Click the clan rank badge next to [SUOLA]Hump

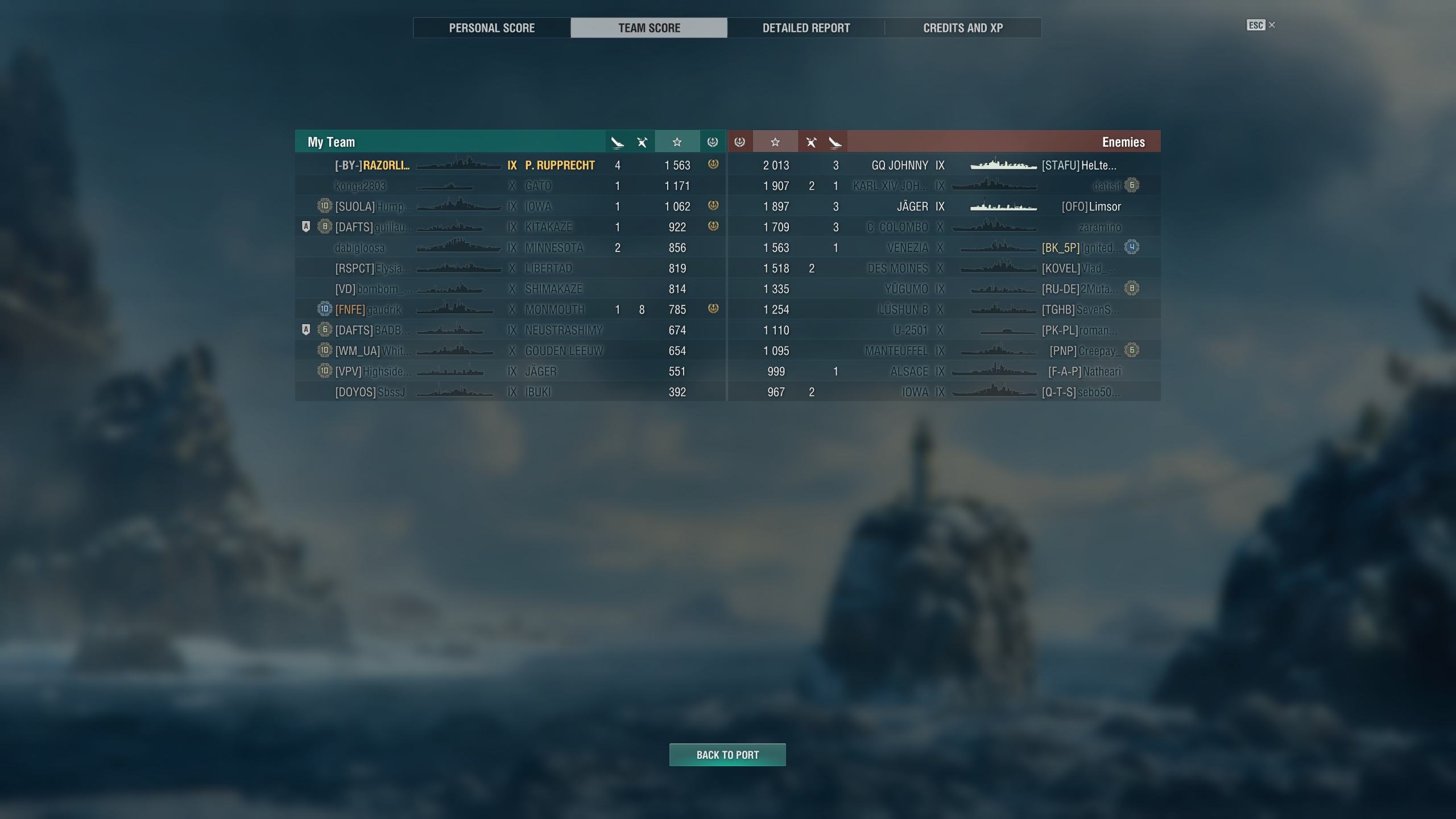tap(324, 206)
